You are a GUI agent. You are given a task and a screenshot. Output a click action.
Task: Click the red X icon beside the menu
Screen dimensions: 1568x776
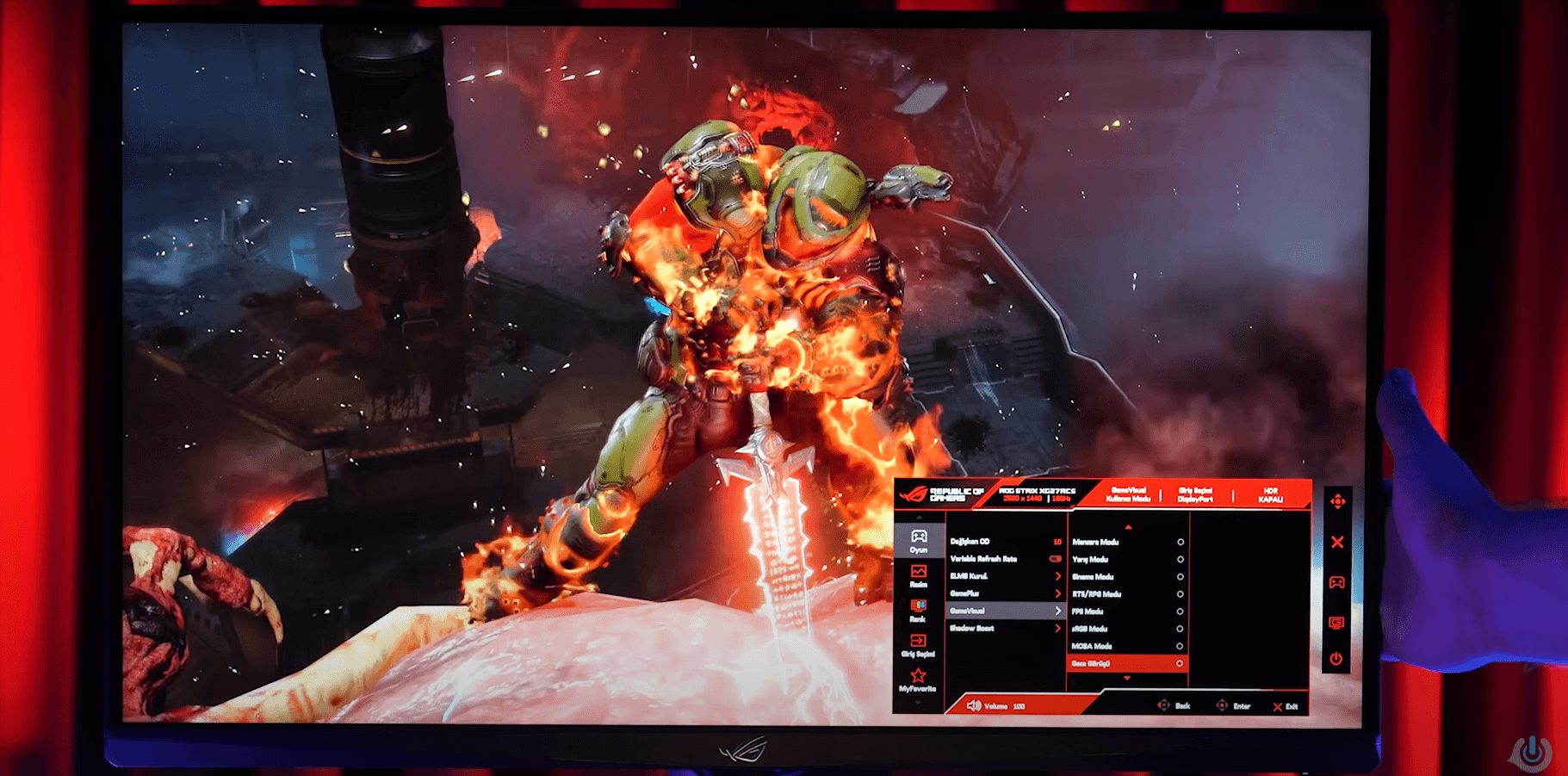click(x=1337, y=543)
